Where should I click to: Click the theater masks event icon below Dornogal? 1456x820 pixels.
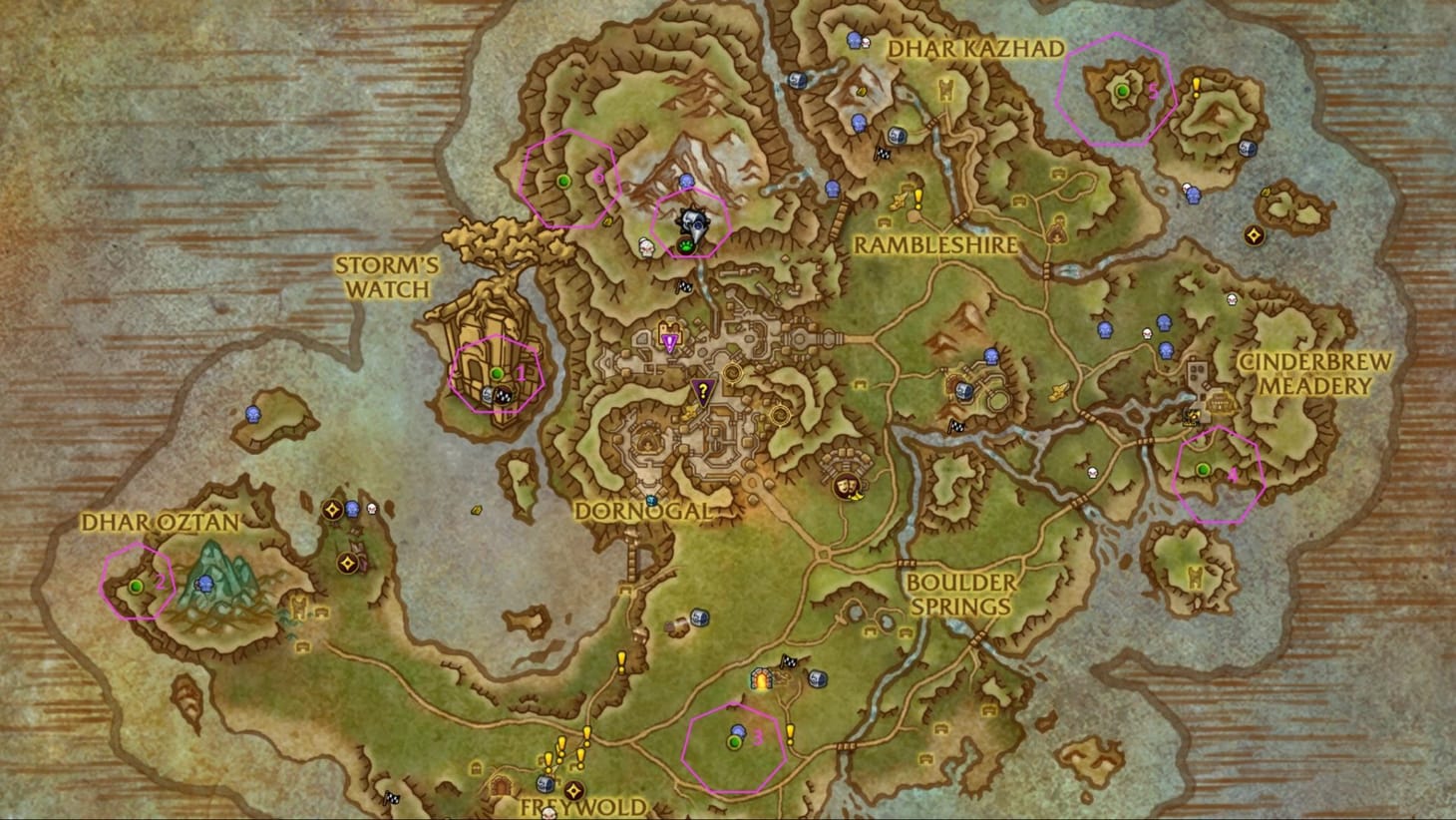[x=846, y=488]
